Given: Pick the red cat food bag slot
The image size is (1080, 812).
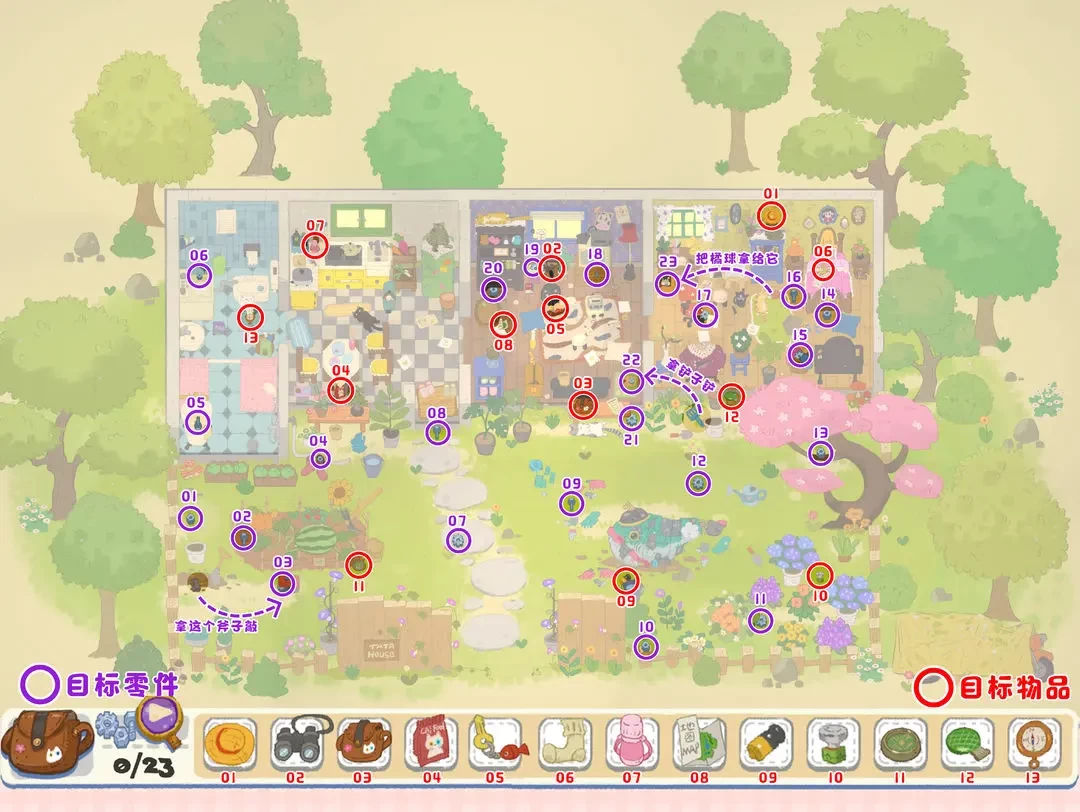Looking at the screenshot, I should [431, 744].
